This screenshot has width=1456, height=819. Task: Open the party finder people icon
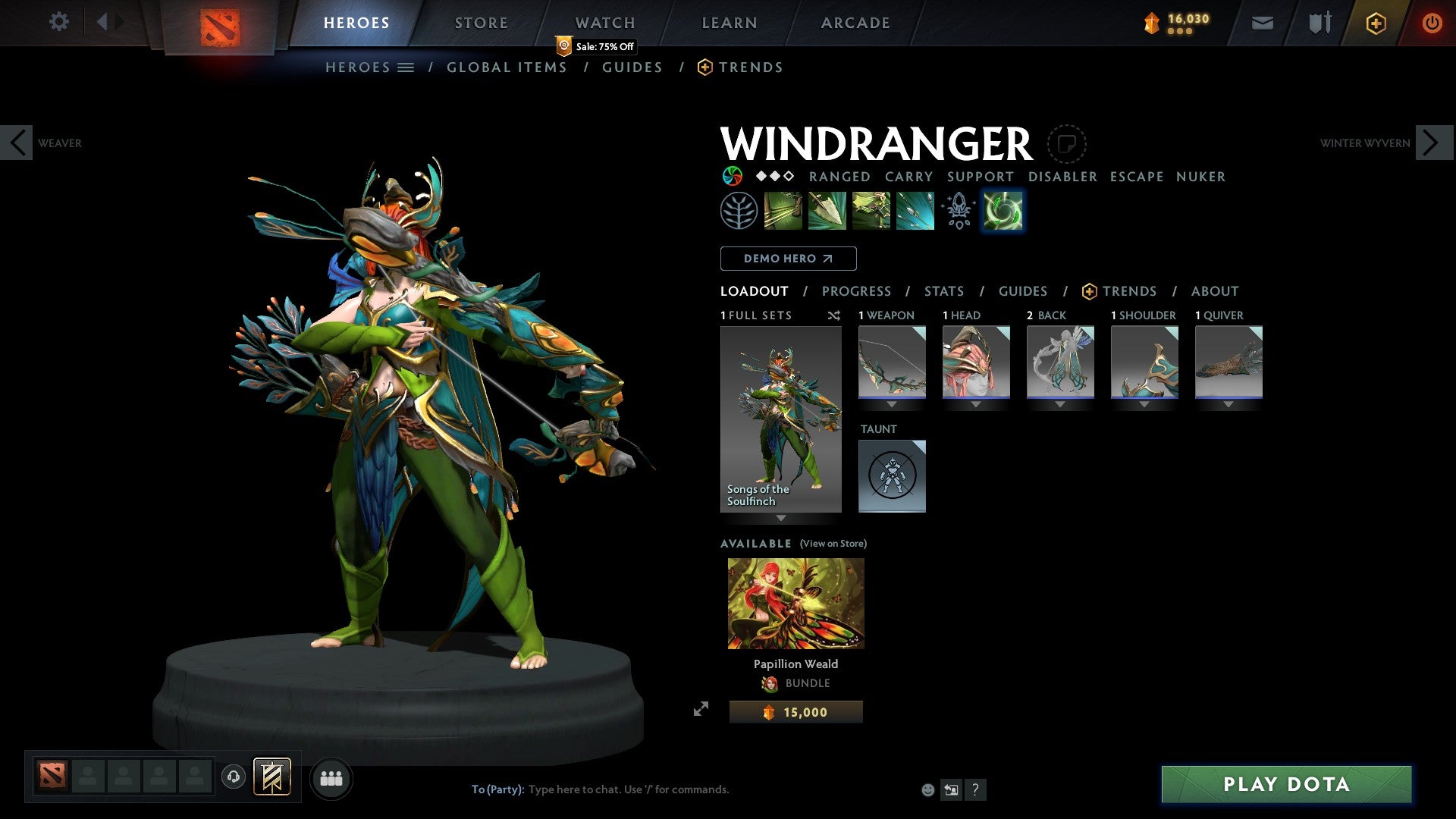click(331, 777)
